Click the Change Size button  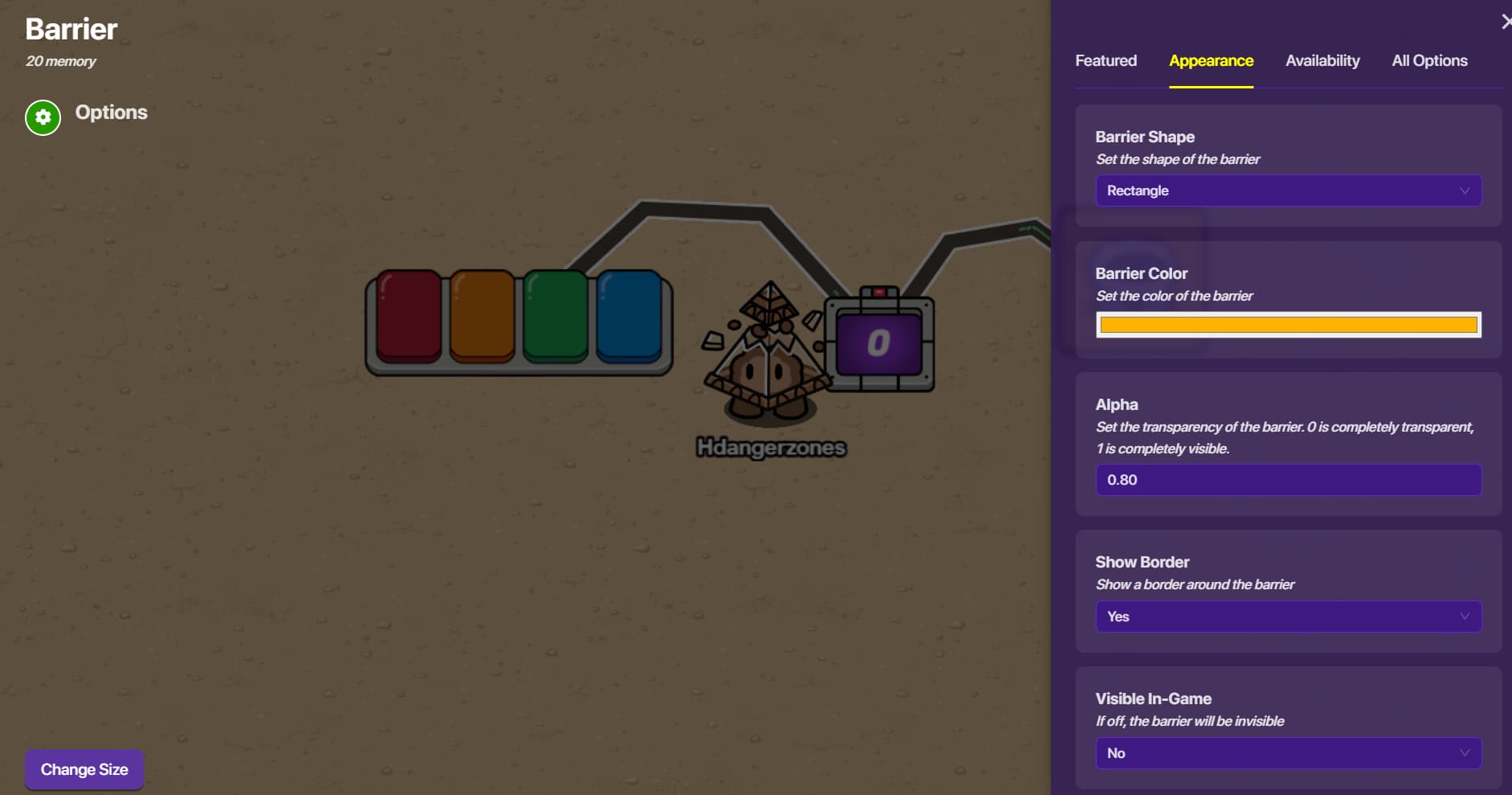point(84,769)
